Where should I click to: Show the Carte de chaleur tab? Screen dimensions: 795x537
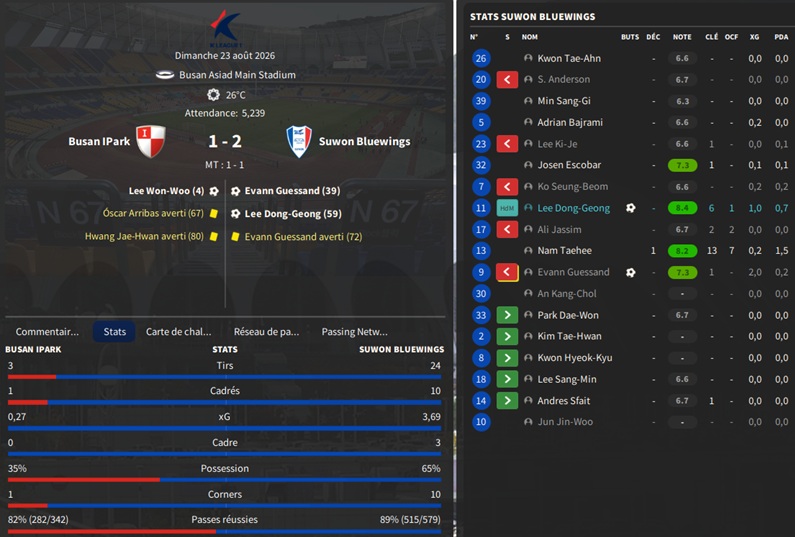(x=179, y=331)
